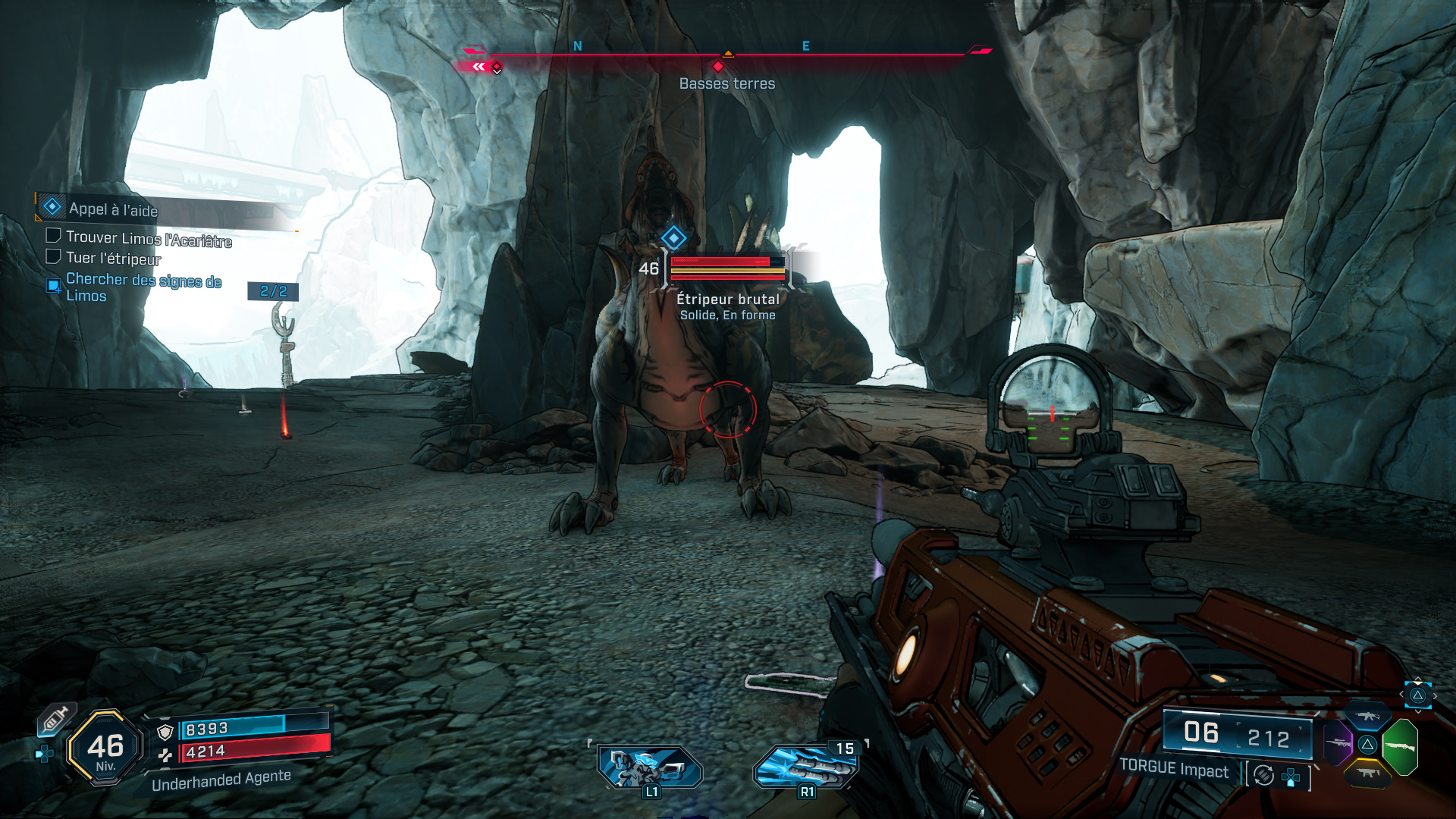This screenshot has width=1456, height=819.
Task: Tick the 'Trouver Limos l'Acariâtre' objective checkbox
Action: click(x=53, y=236)
